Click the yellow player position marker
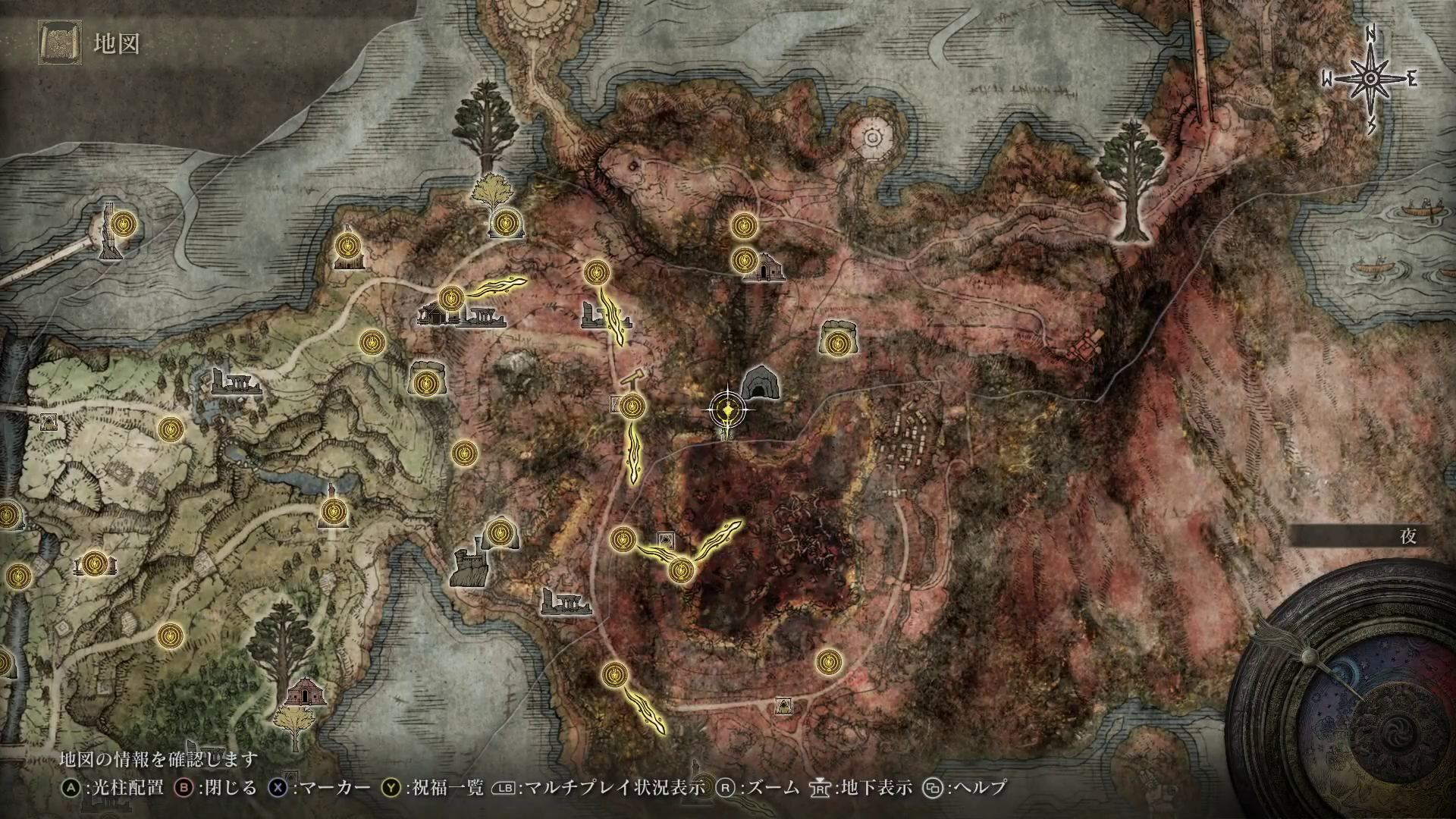 click(729, 410)
